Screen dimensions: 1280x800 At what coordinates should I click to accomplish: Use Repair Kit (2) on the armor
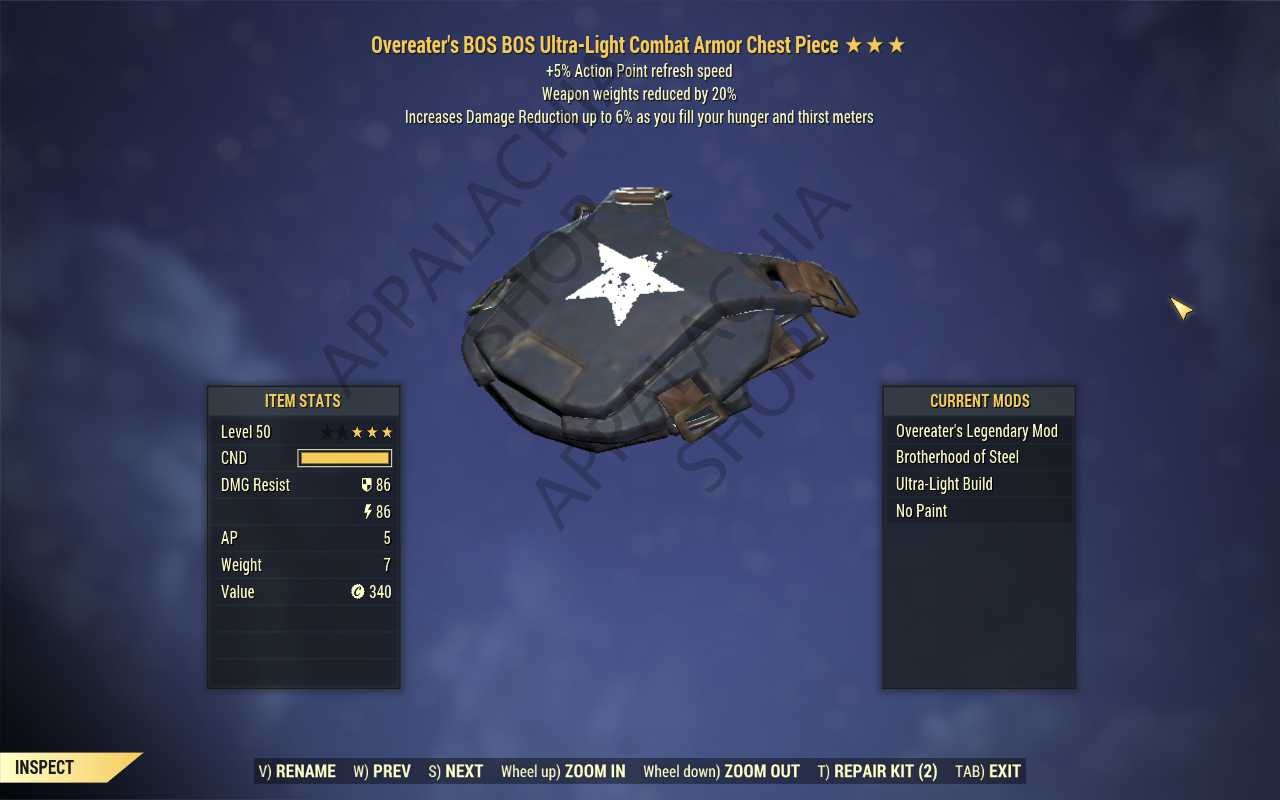[877, 771]
